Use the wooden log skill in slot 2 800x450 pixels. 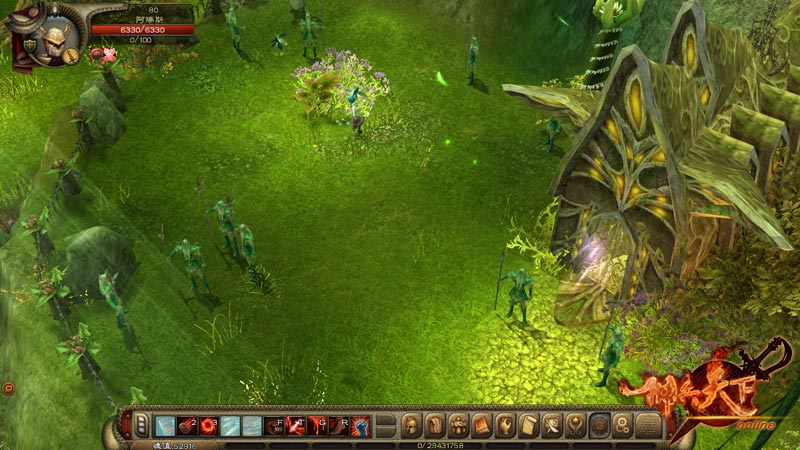[x=186, y=425]
